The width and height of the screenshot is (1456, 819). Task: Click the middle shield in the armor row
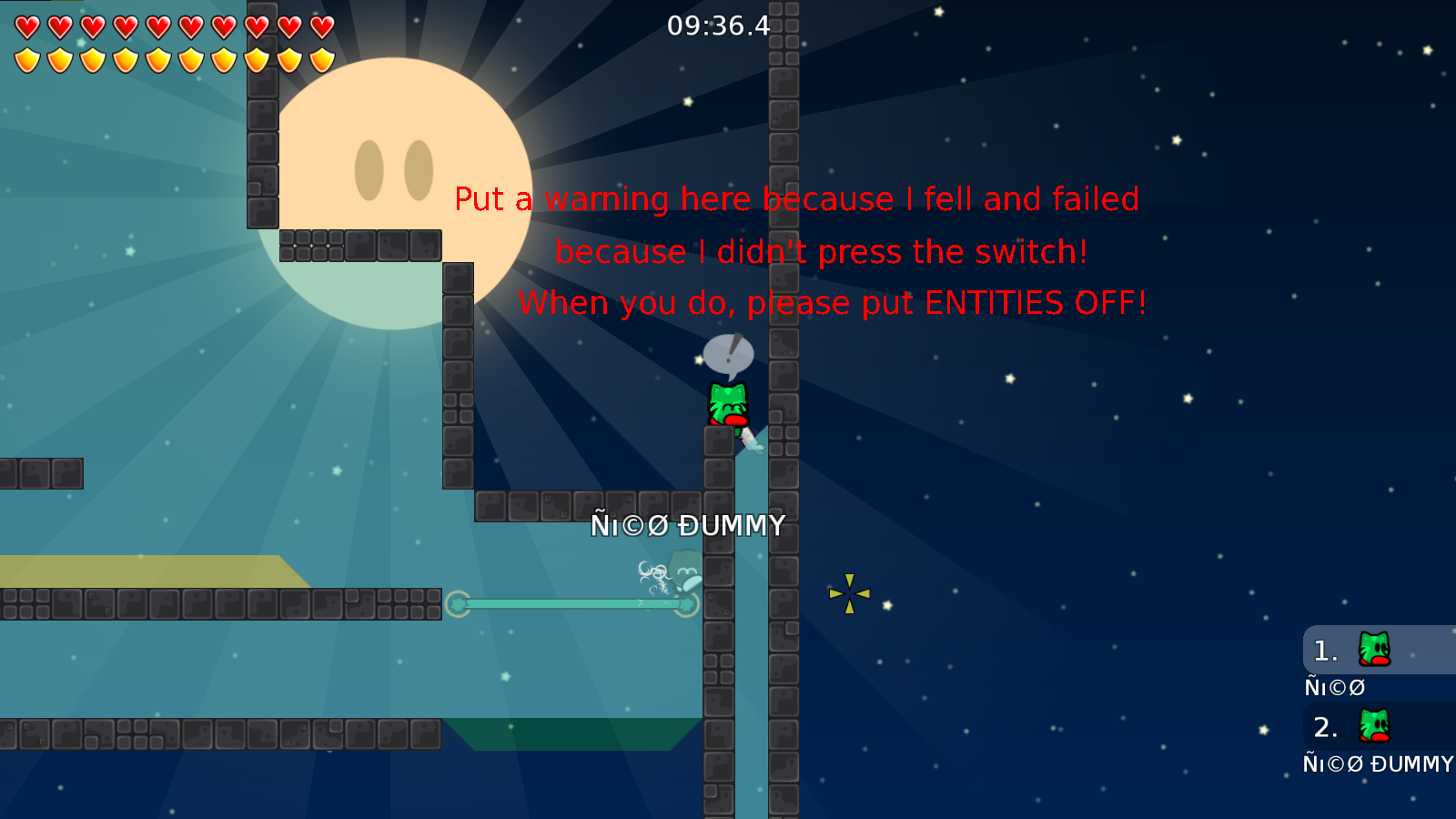(173, 58)
